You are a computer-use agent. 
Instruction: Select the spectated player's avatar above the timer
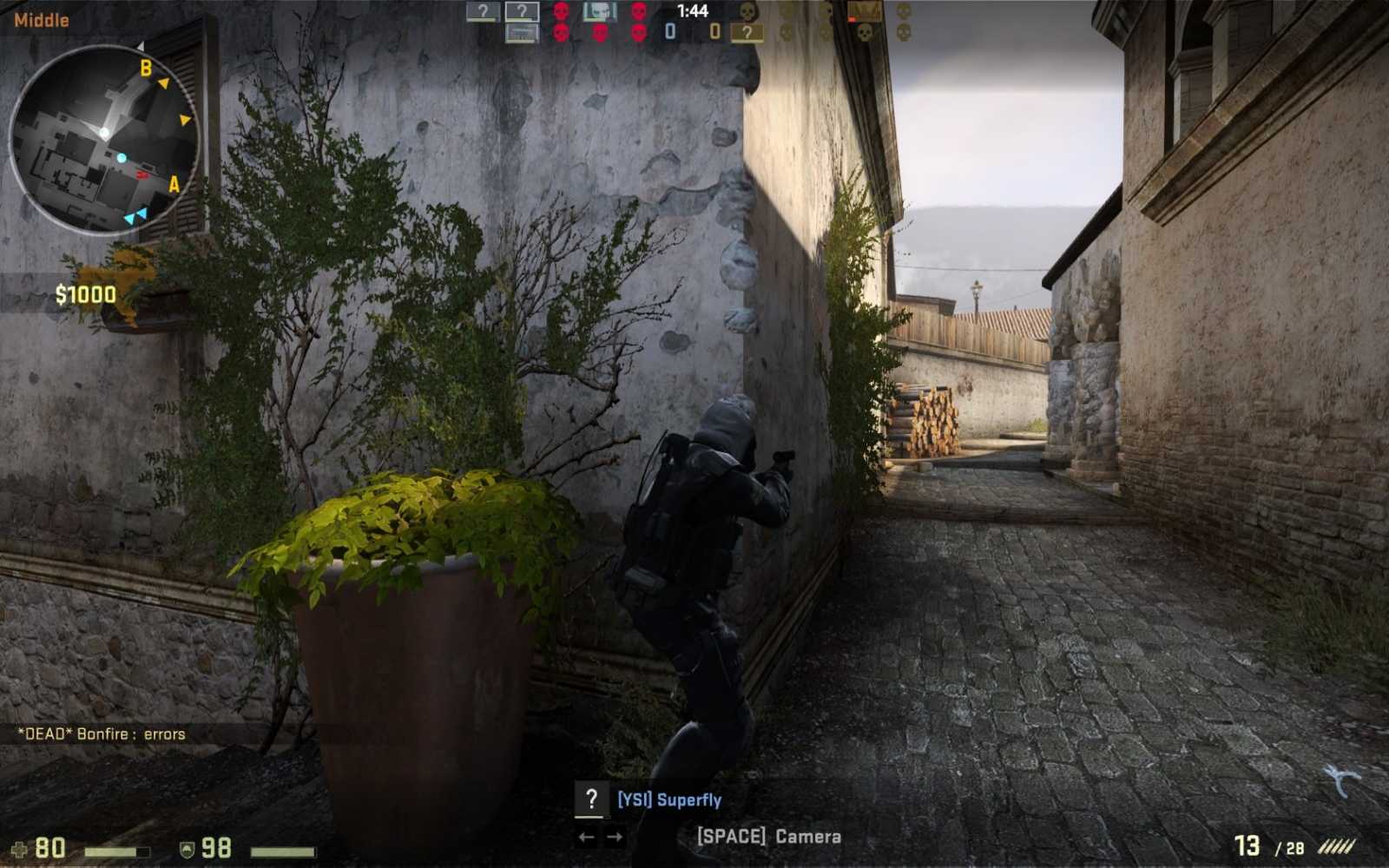(x=523, y=12)
